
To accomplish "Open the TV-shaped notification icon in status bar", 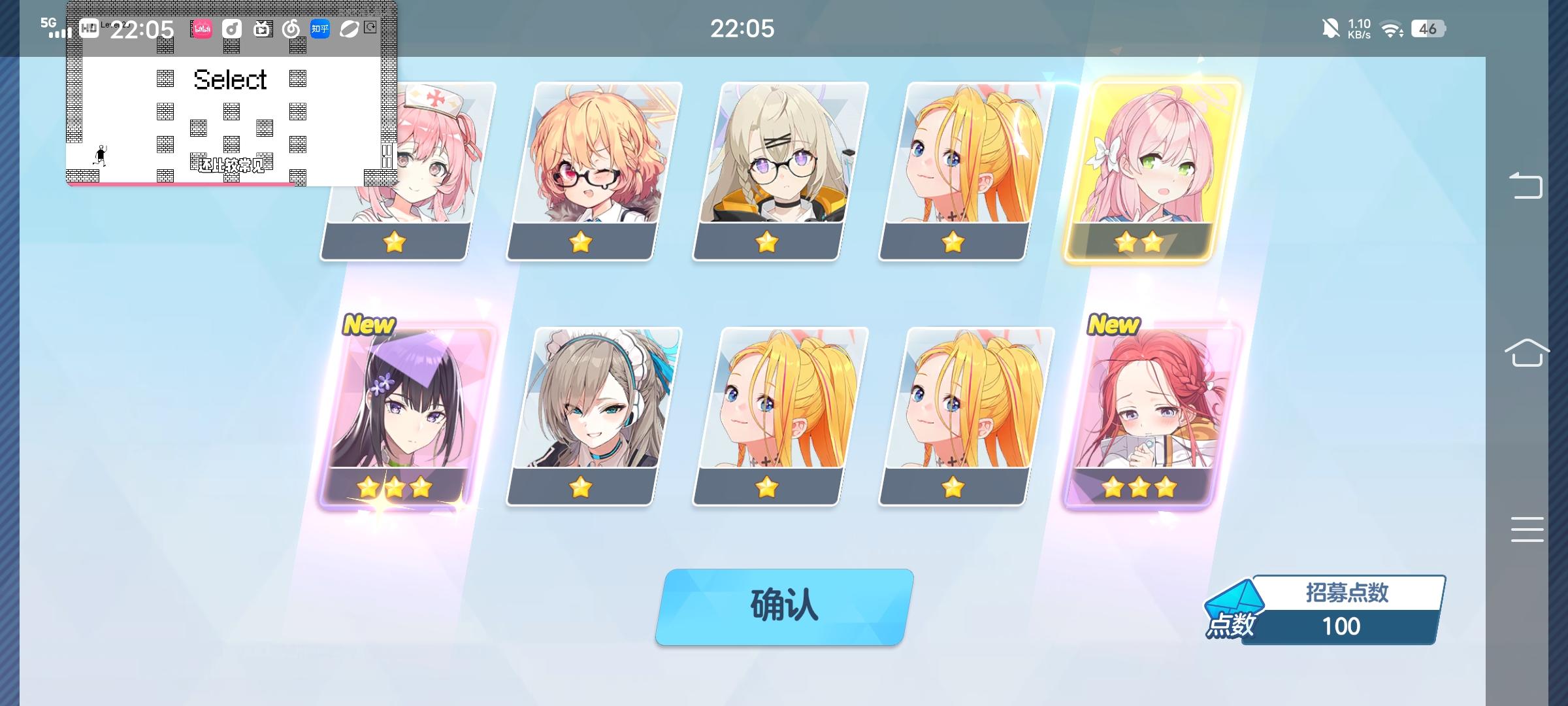I will click(262, 28).
